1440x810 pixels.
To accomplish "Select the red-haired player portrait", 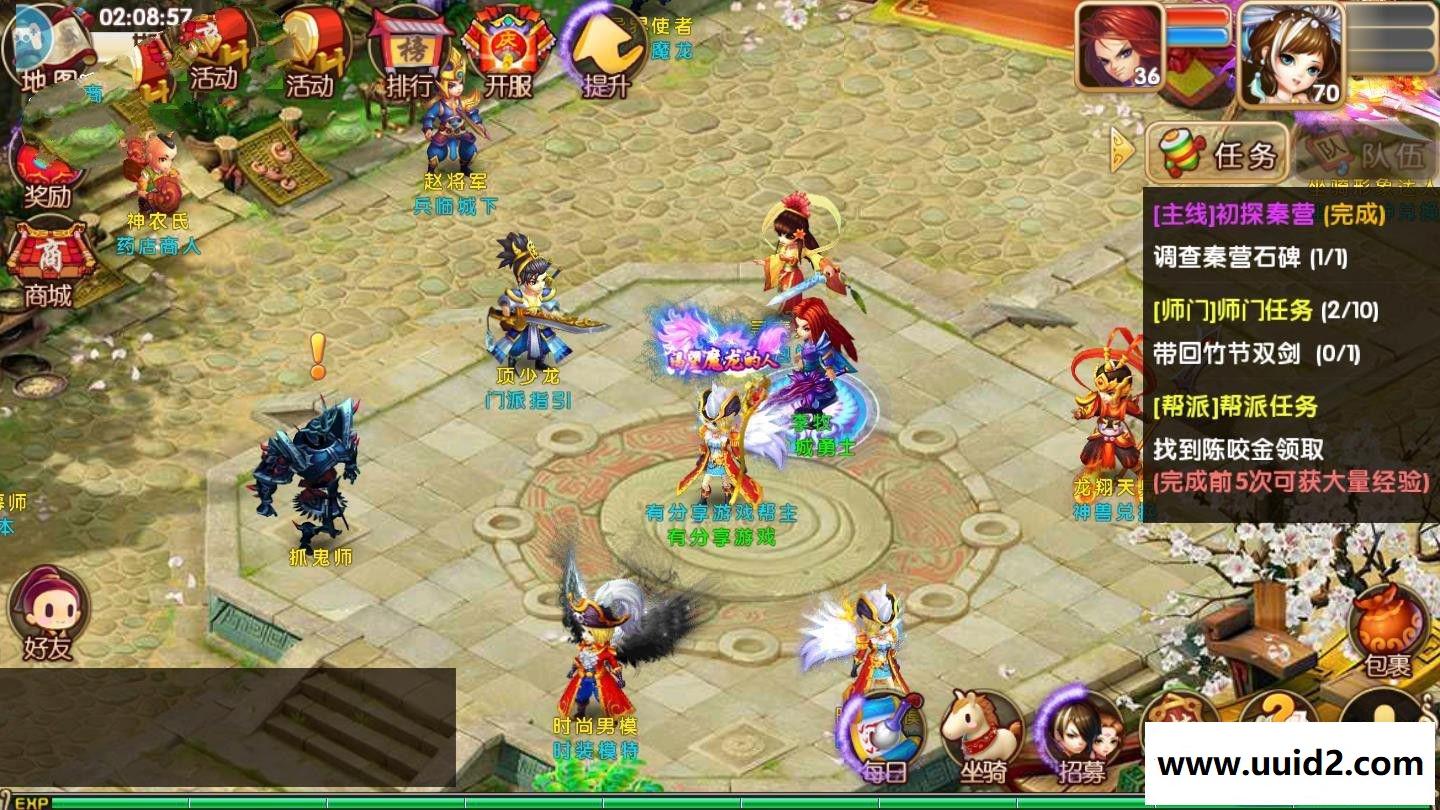I will [x=1120, y=46].
